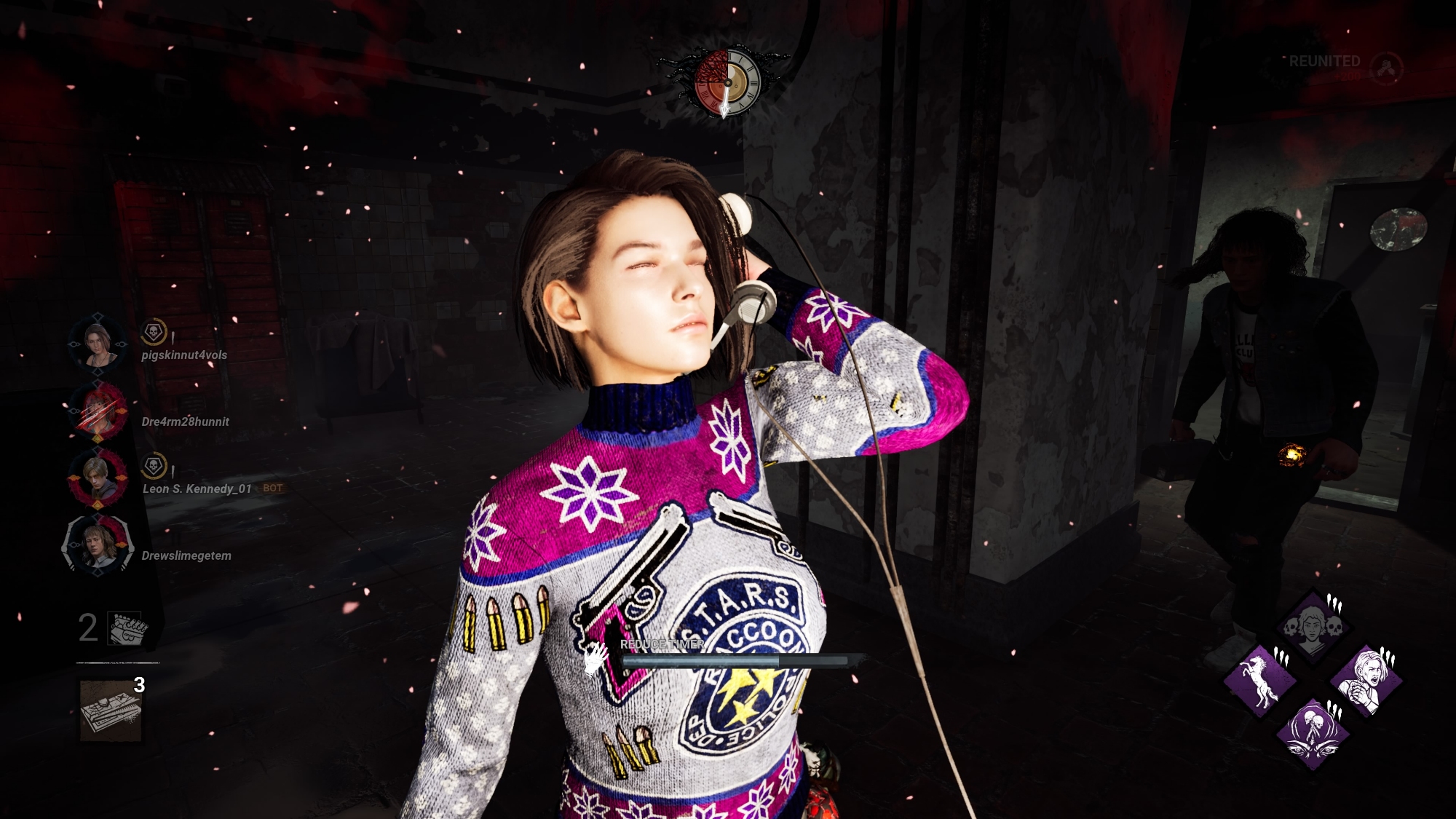Choose the Leon S. Kennedy_01 bot portrait
Viewport: 1456px width, 819px height.
pyautogui.click(x=98, y=477)
